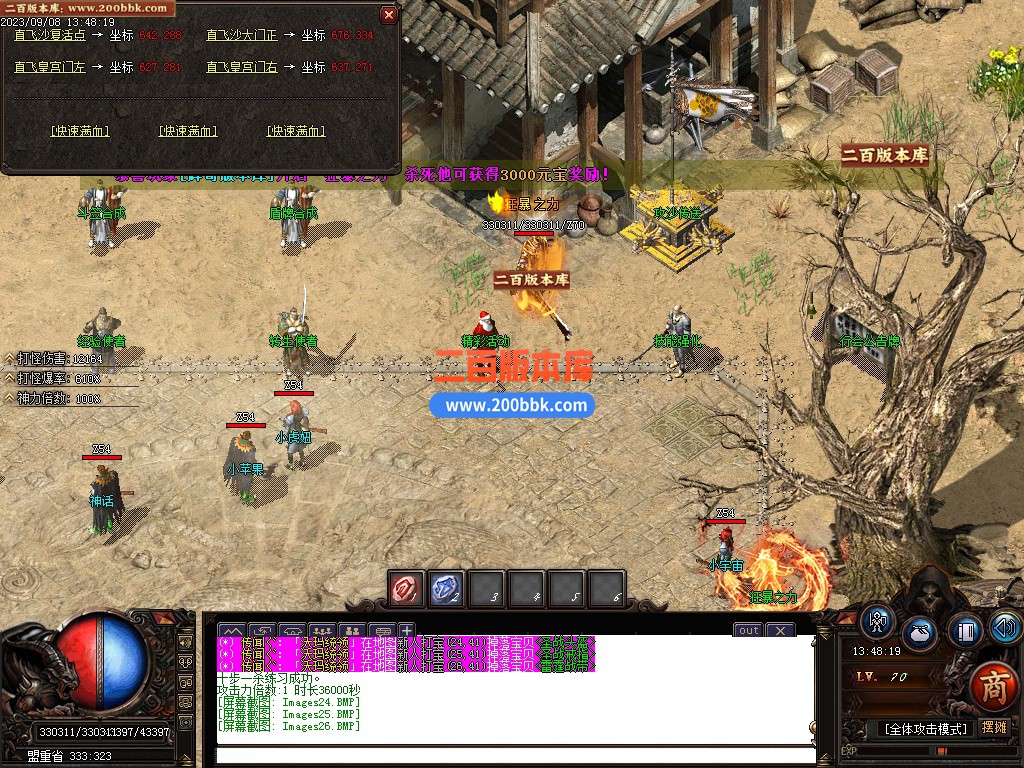Click the chat window's out button
Viewport: 1024px width, 768px height.
[x=748, y=630]
